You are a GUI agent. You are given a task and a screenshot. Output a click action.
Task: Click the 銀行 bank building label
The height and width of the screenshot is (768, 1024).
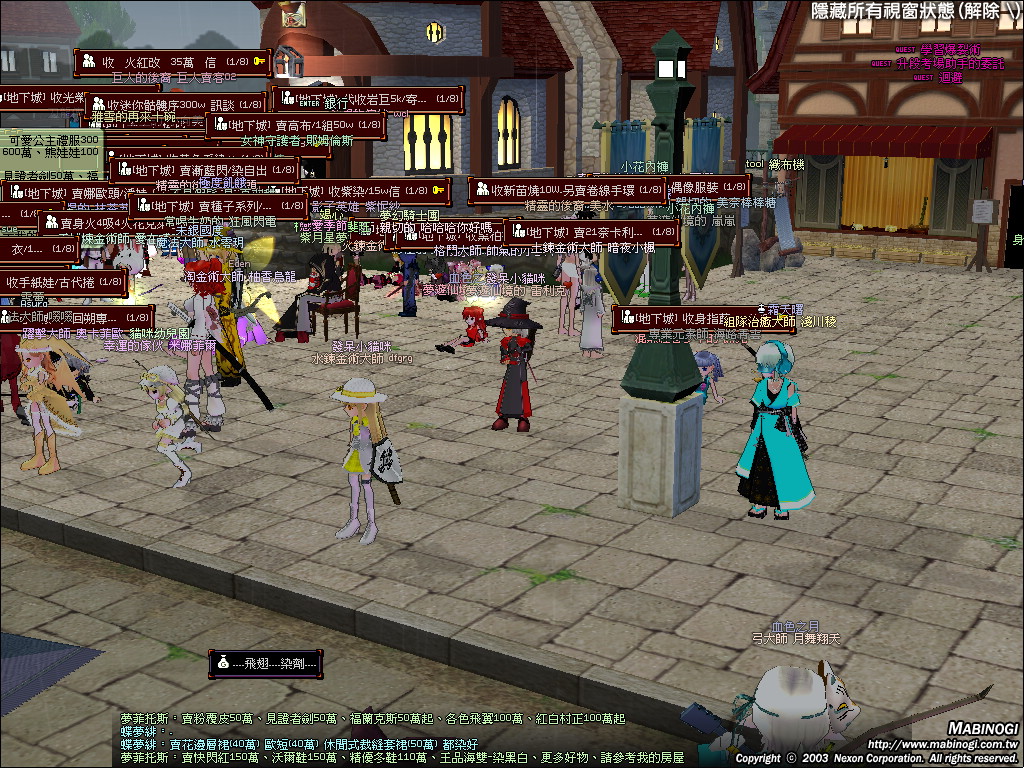click(x=335, y=102)
